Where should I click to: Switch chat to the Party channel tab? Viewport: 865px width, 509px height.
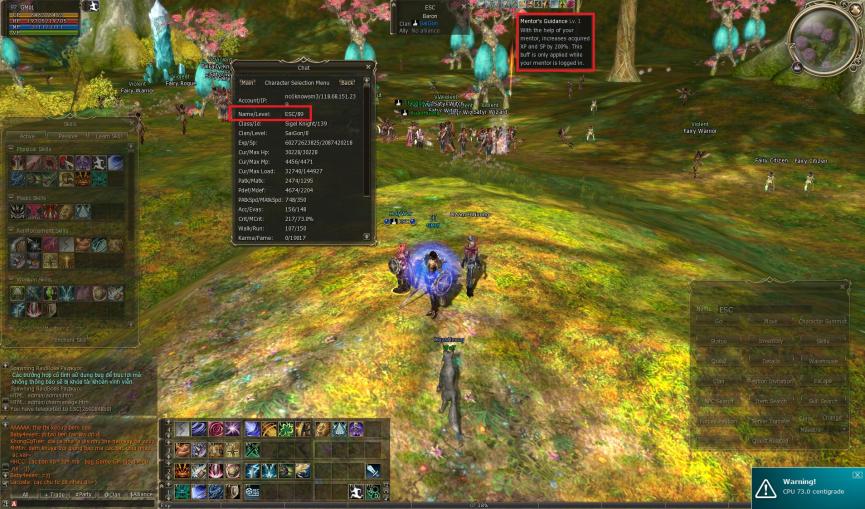(x=84, y=494)
